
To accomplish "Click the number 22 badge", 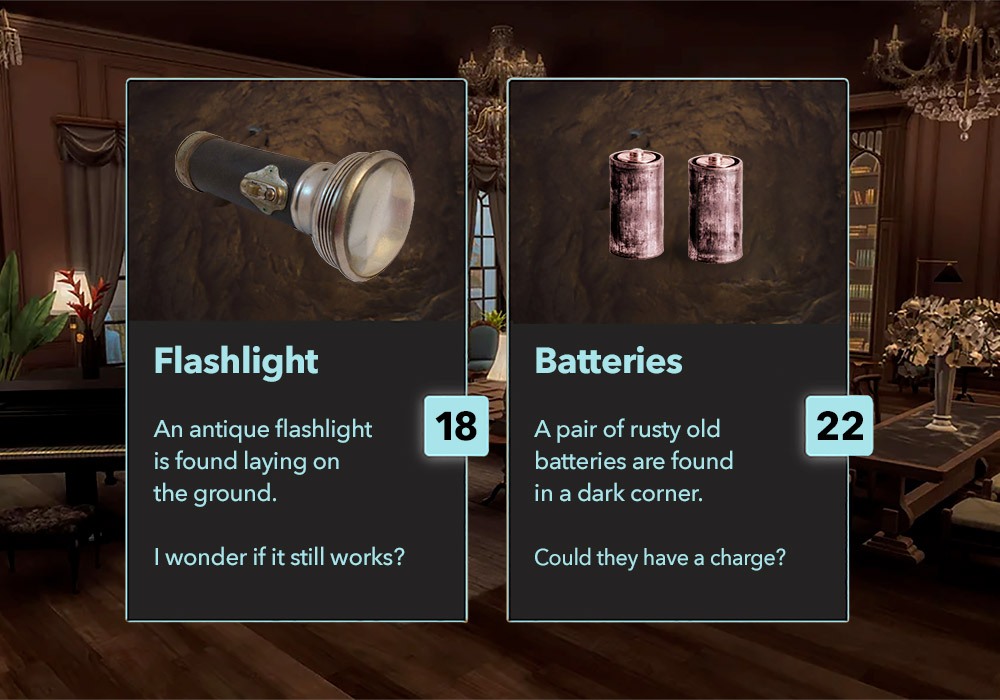I will point(839,425).
